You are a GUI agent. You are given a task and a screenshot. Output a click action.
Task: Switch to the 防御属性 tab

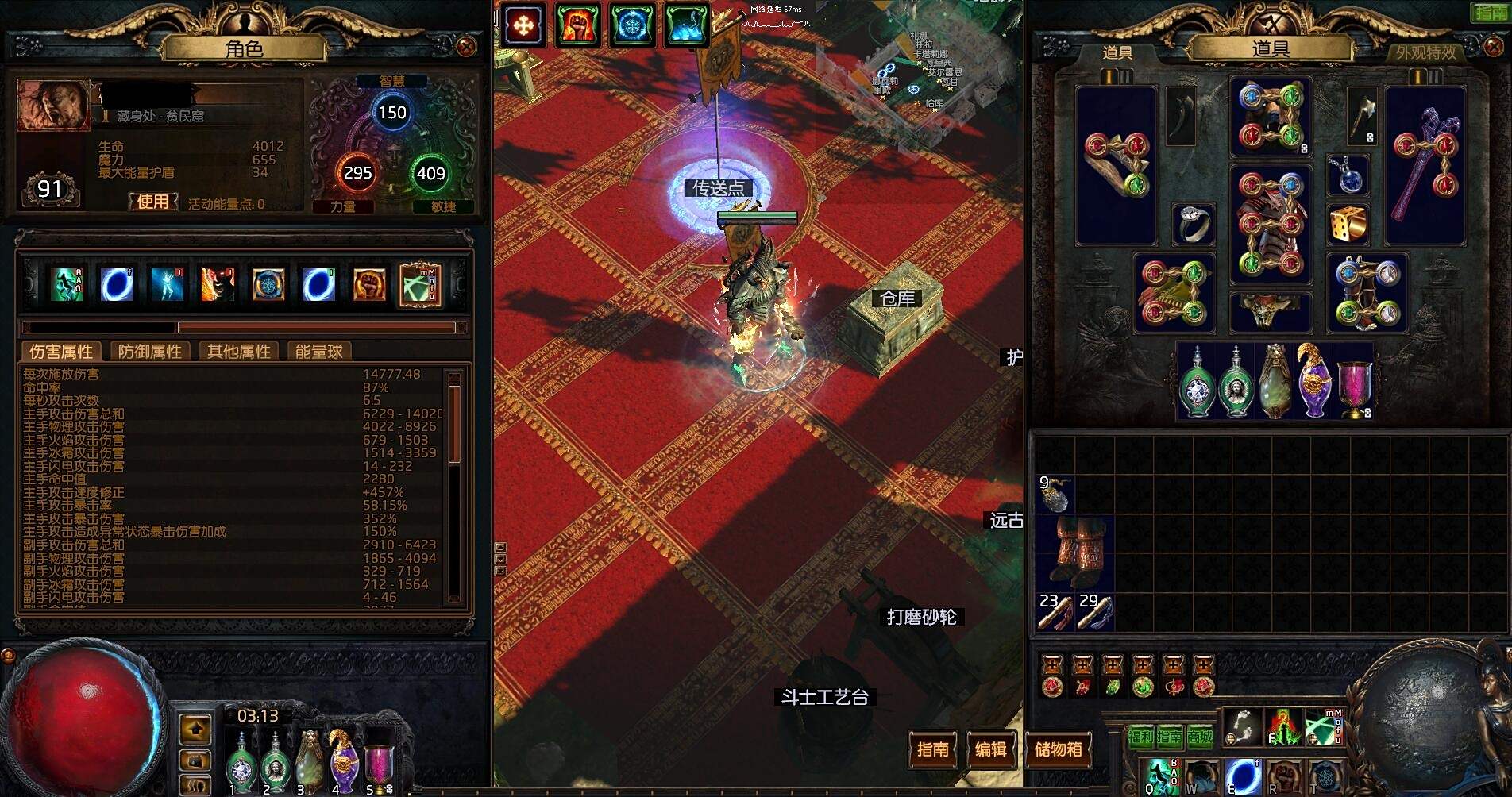[x=149, y=352]
